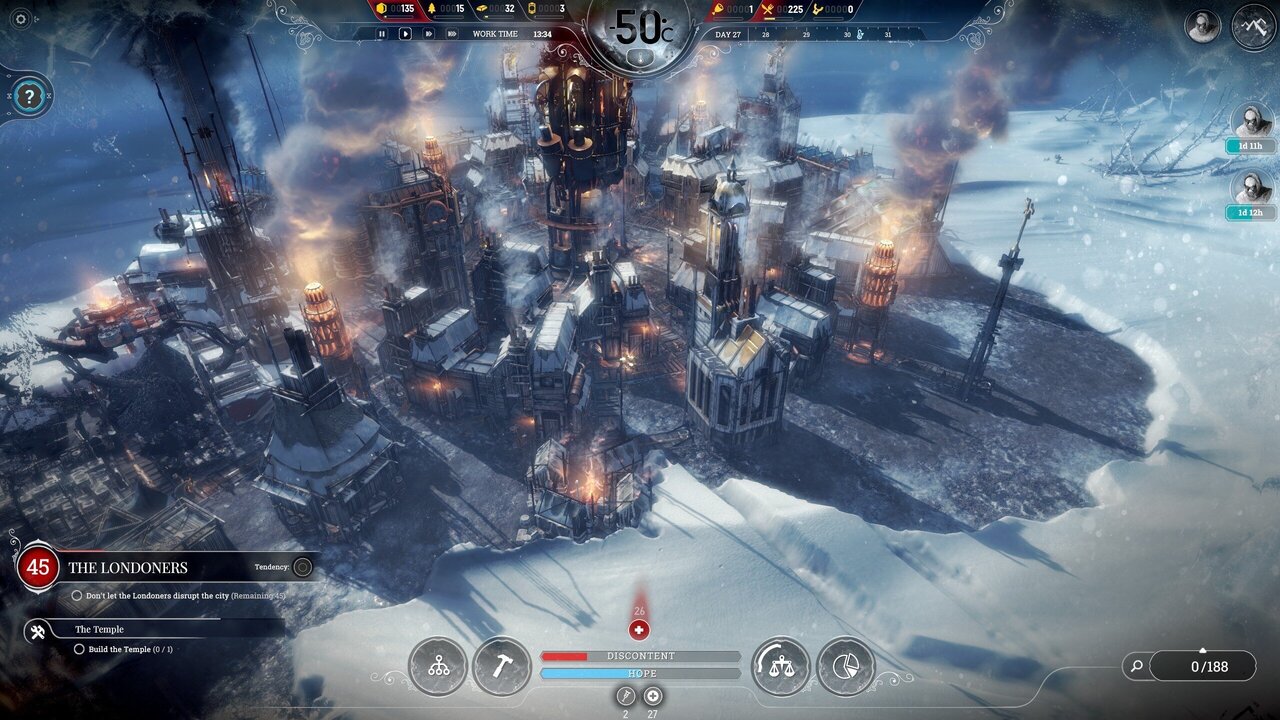This screenshot has height=720, width=1280.
Task: Open the help question mark panel
Action: click(x=30, y=97)
